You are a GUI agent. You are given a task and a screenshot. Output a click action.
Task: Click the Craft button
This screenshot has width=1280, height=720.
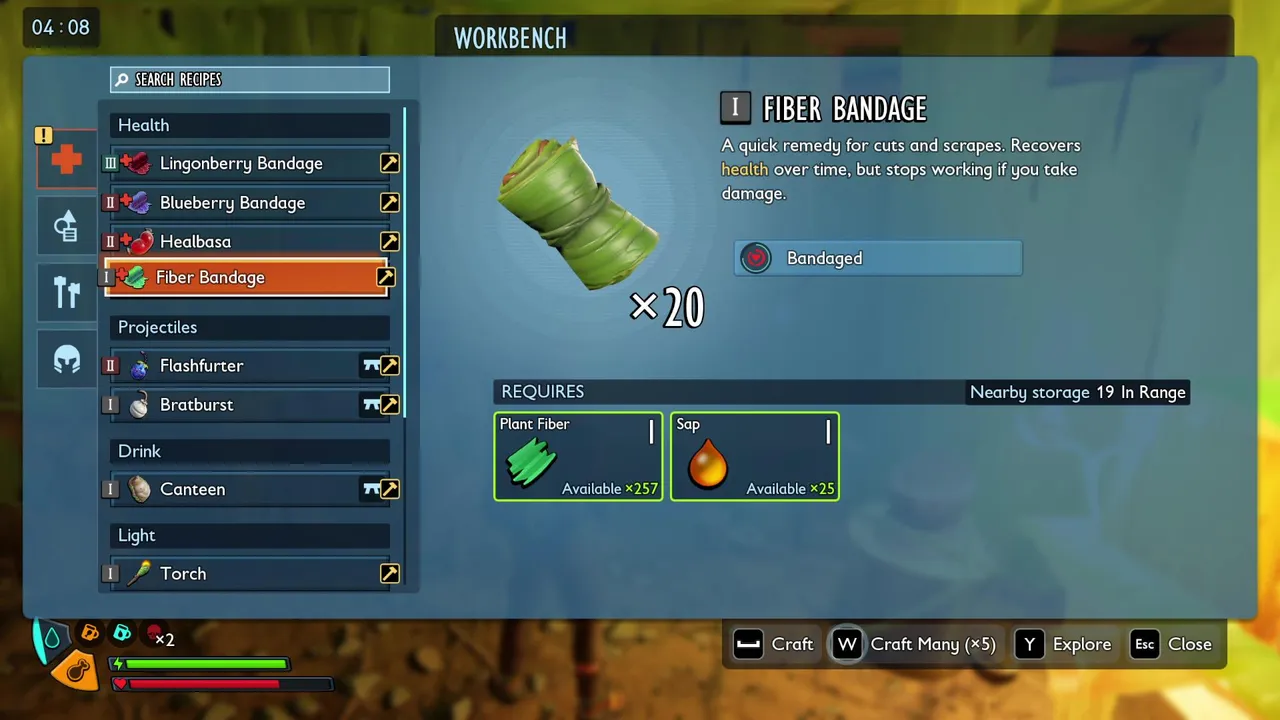click(x=775, y=644)
